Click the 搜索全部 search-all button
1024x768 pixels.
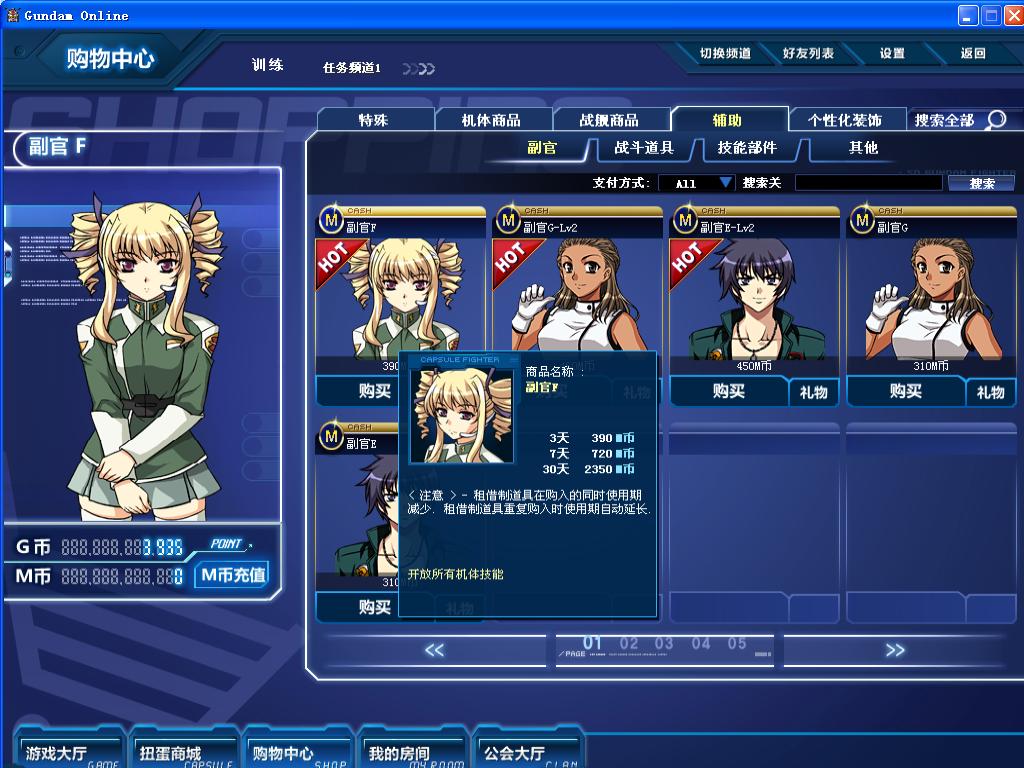959,120
